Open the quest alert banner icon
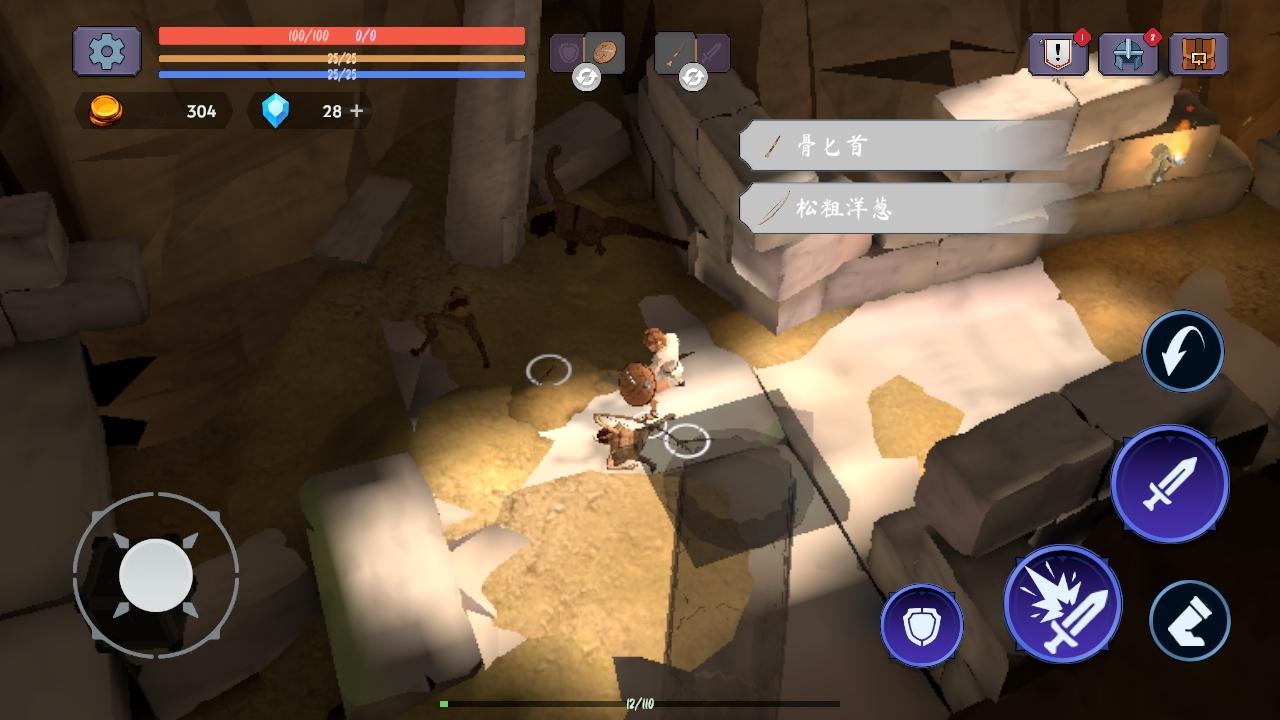The width and height of the screenshot is (1280, 720). 1058,54
